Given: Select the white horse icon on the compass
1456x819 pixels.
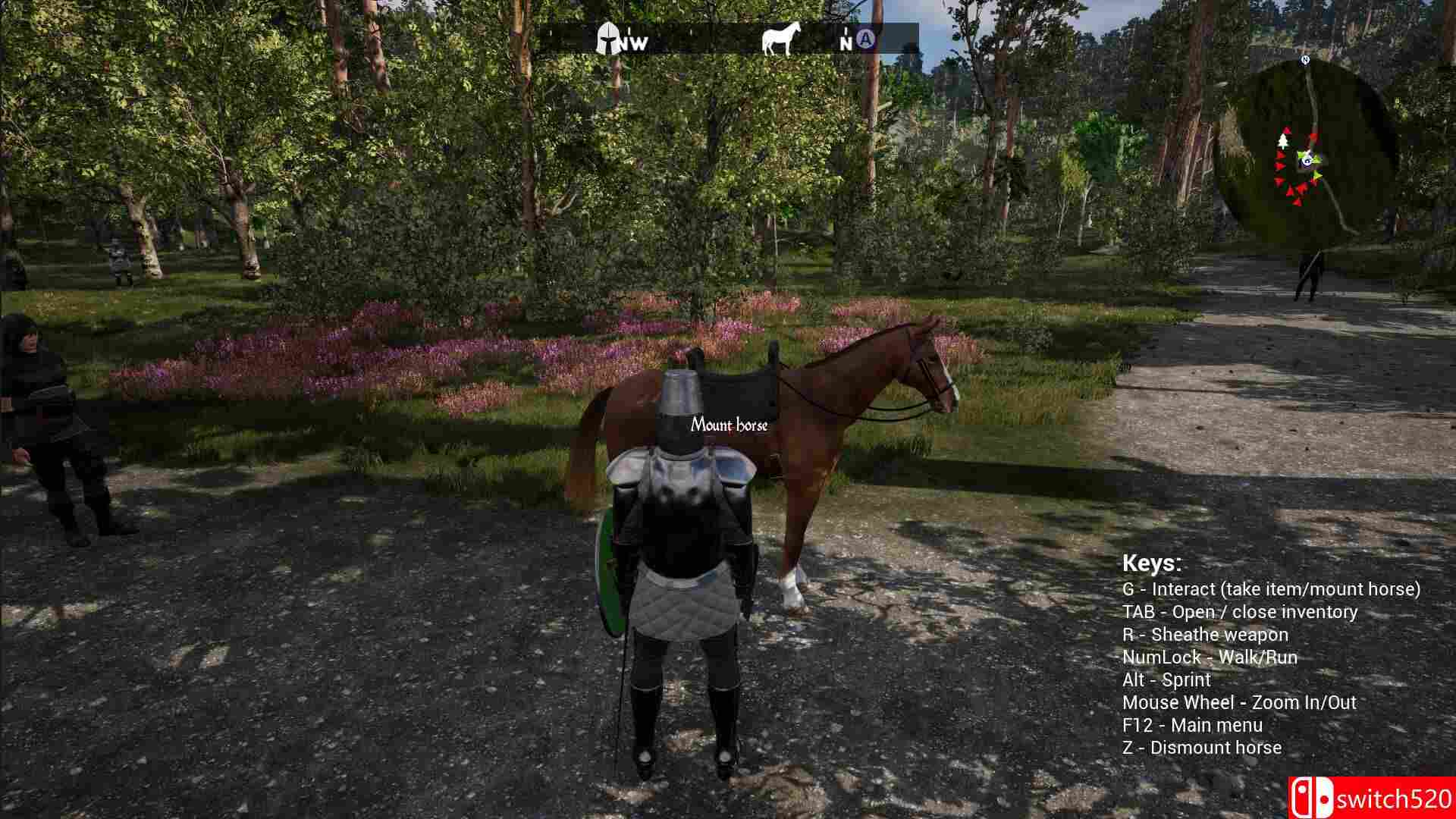Looking at the screenshot, I should click(x=782, y=36).
